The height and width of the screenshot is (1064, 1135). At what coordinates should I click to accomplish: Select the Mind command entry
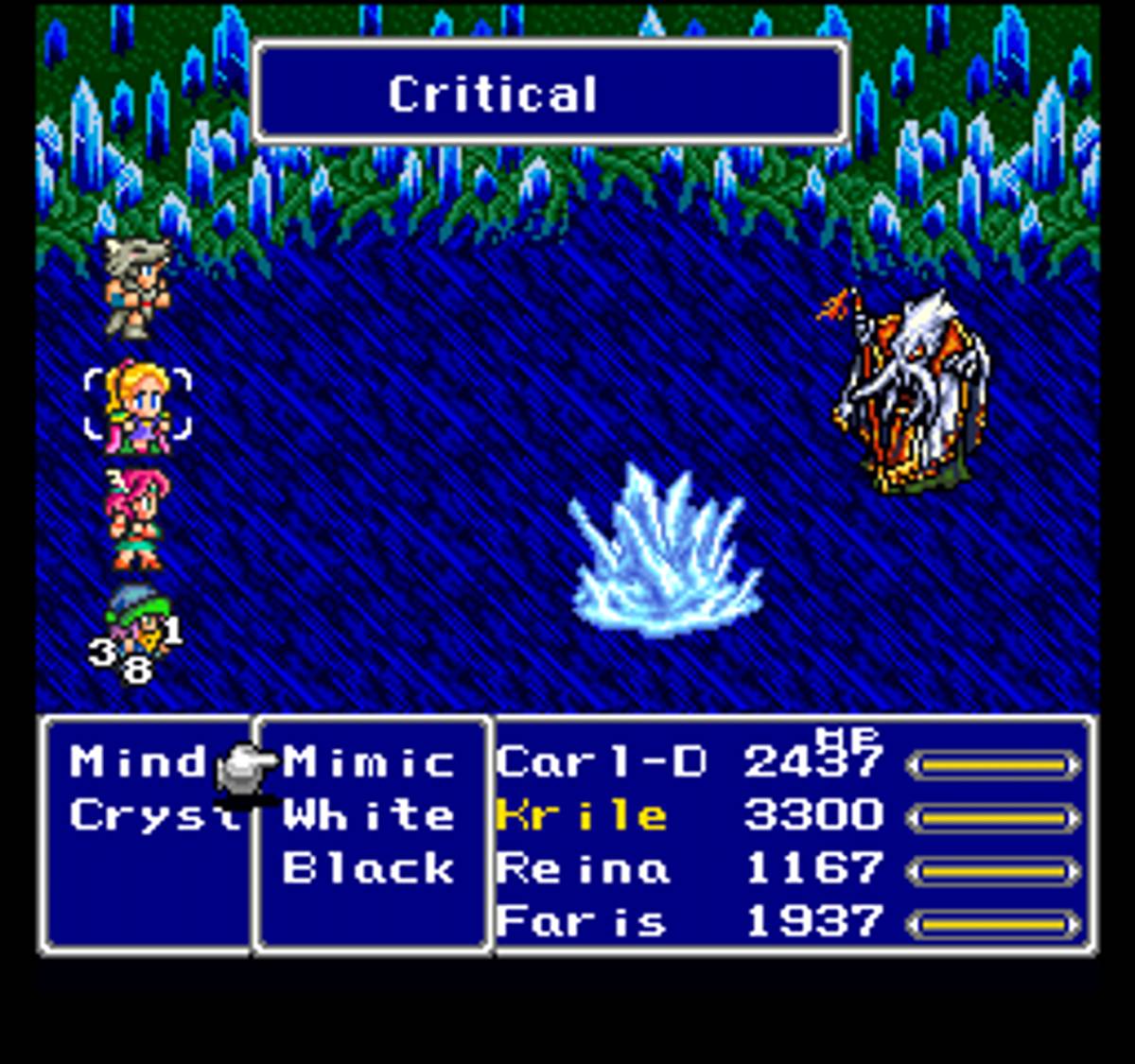pos(137,762)
